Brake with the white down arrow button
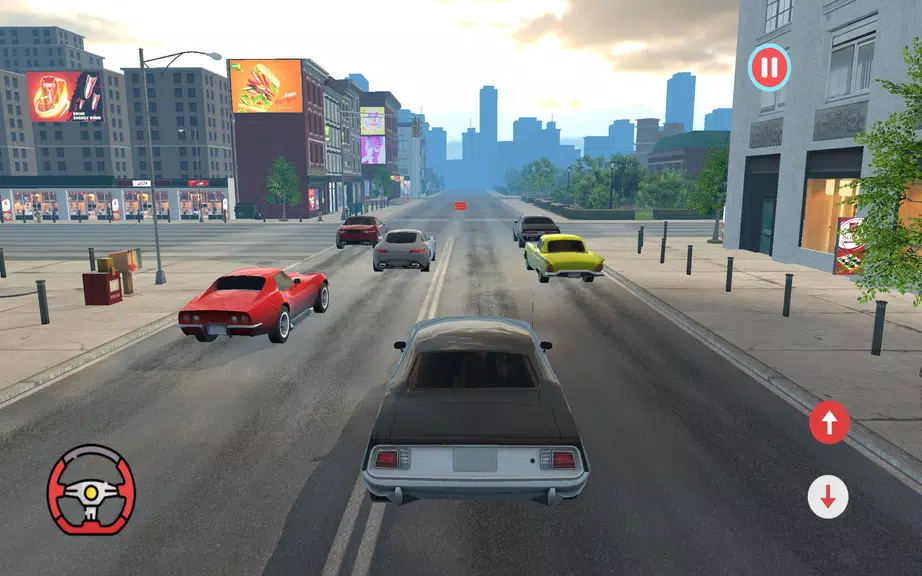The height and width of the screenshot is (576, 922). pyautogui.click(x=828, y=497)
